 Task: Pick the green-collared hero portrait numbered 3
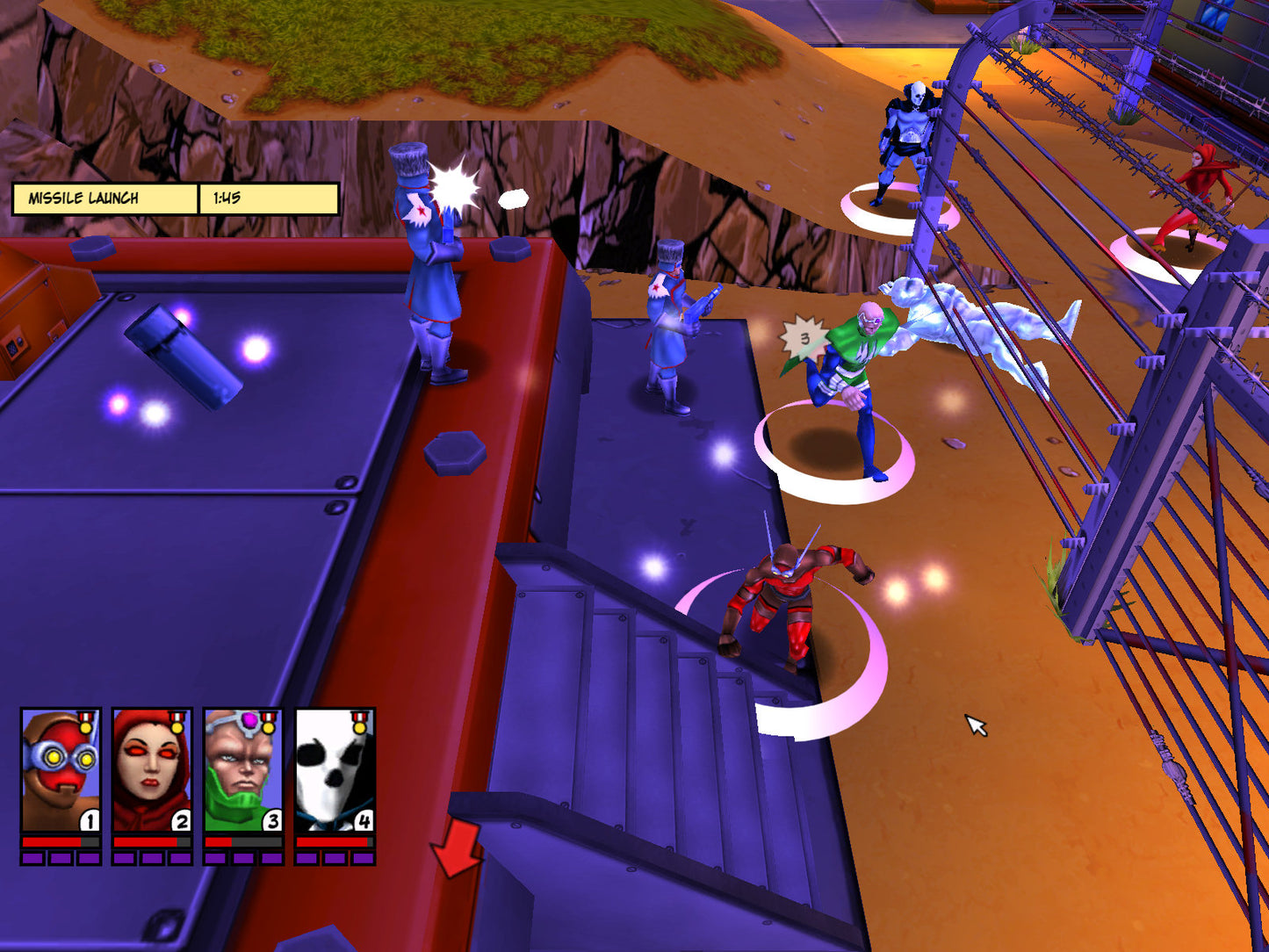pos(243,770)
